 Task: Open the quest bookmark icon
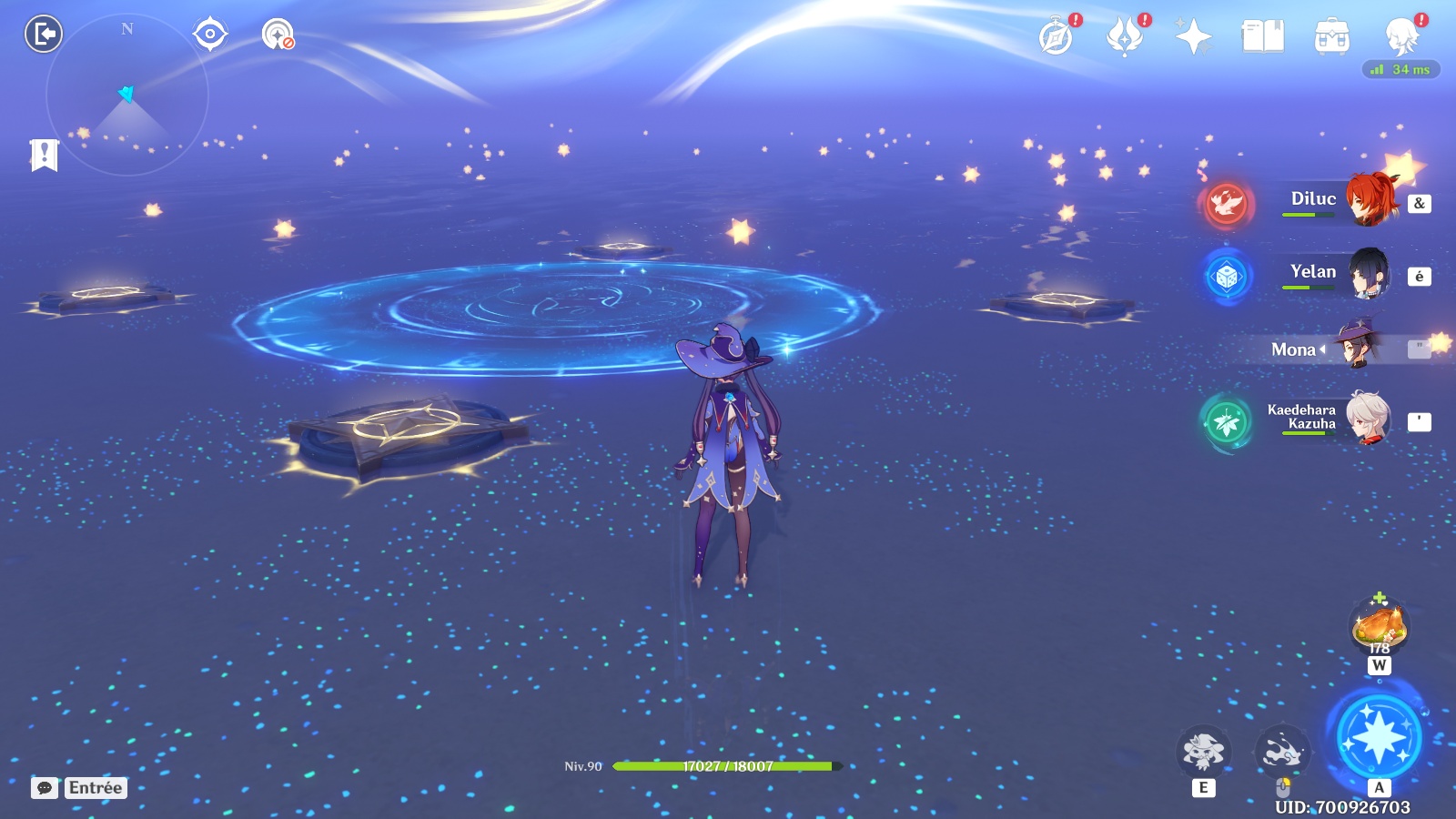coord(44,156)
